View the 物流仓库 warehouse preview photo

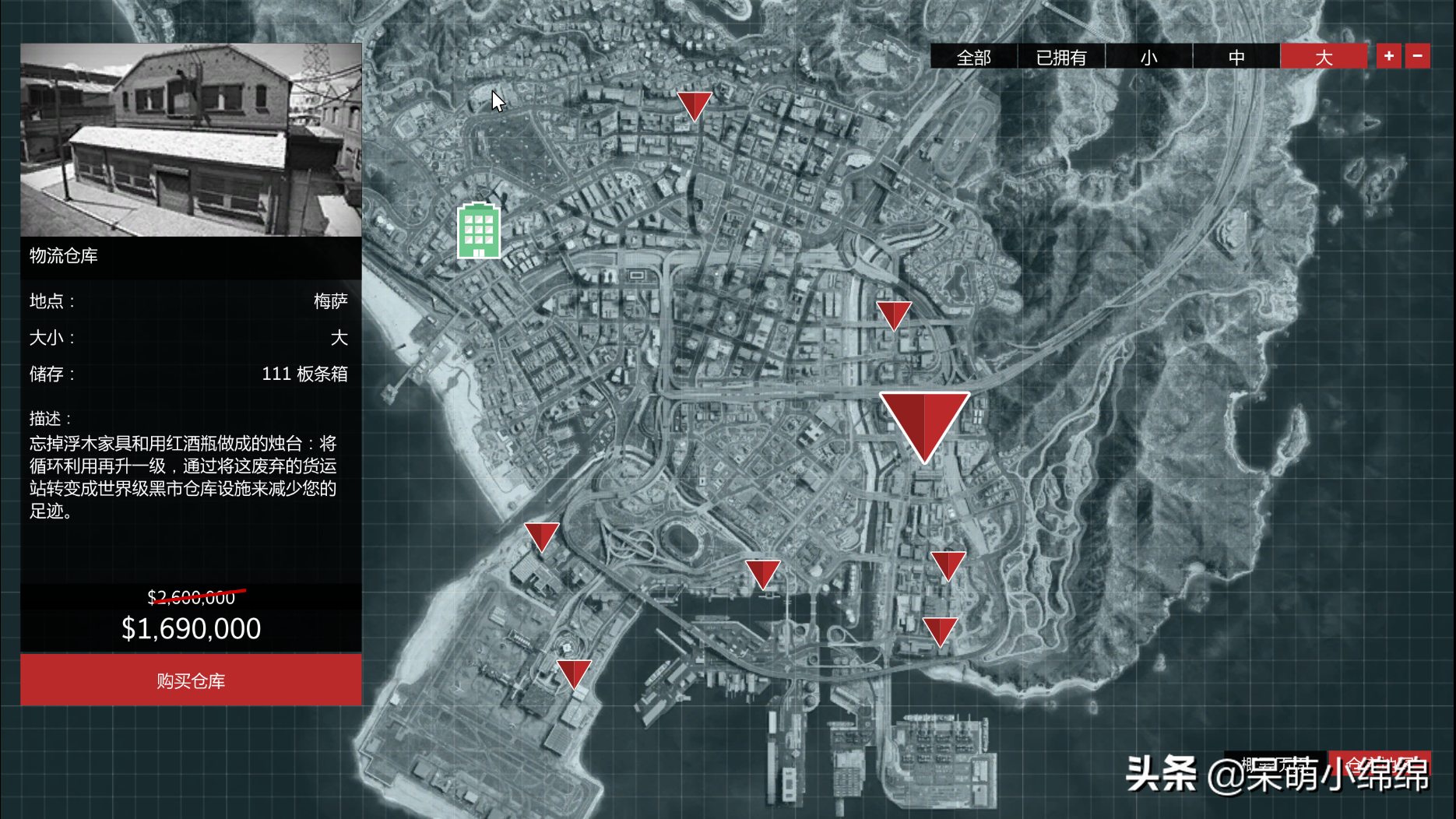[x=191, y=140]
